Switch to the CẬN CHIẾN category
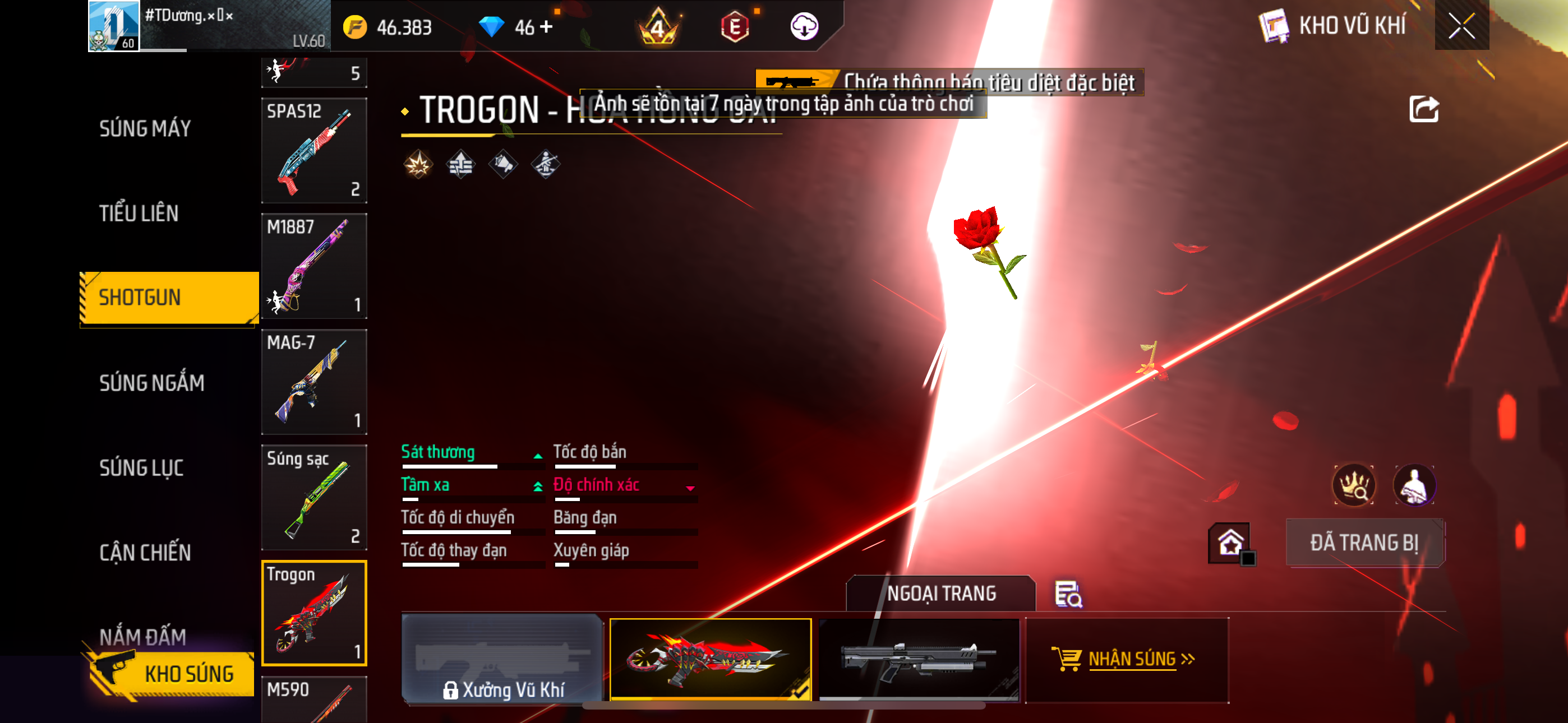This screenshot has height=723, width=1568. pos(145,553)
